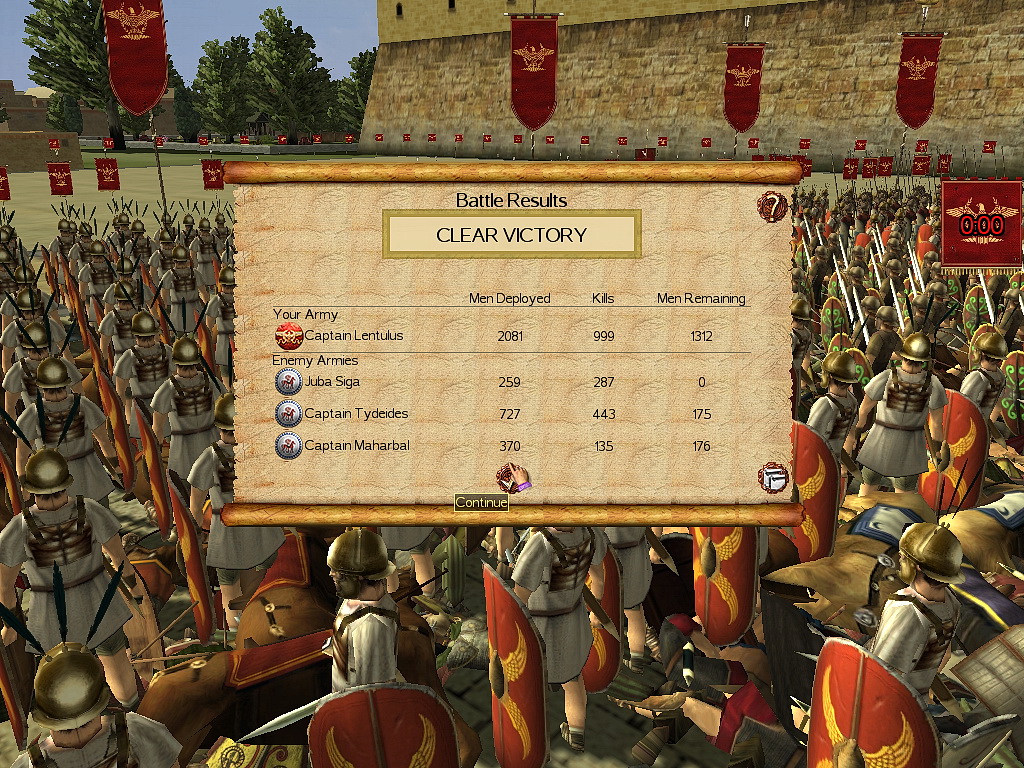Show detailed battle statistics with the papers icon
The width and height of the screenshot is (1024, 768).
[773, 477]
